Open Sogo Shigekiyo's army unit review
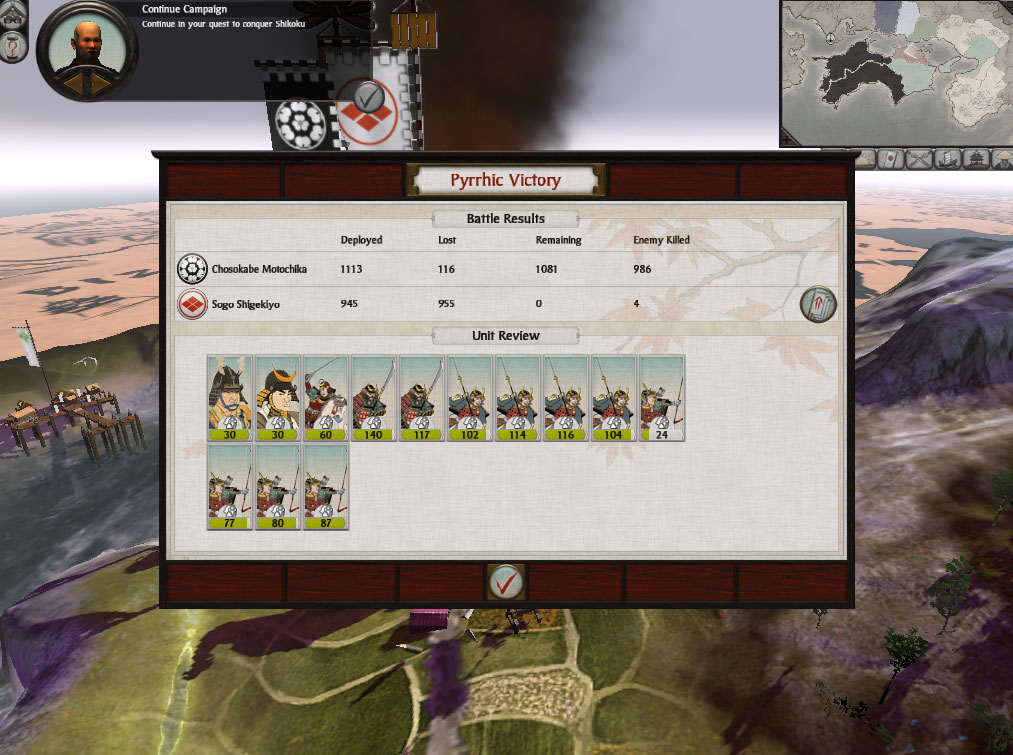 click(x=818, y=305)
